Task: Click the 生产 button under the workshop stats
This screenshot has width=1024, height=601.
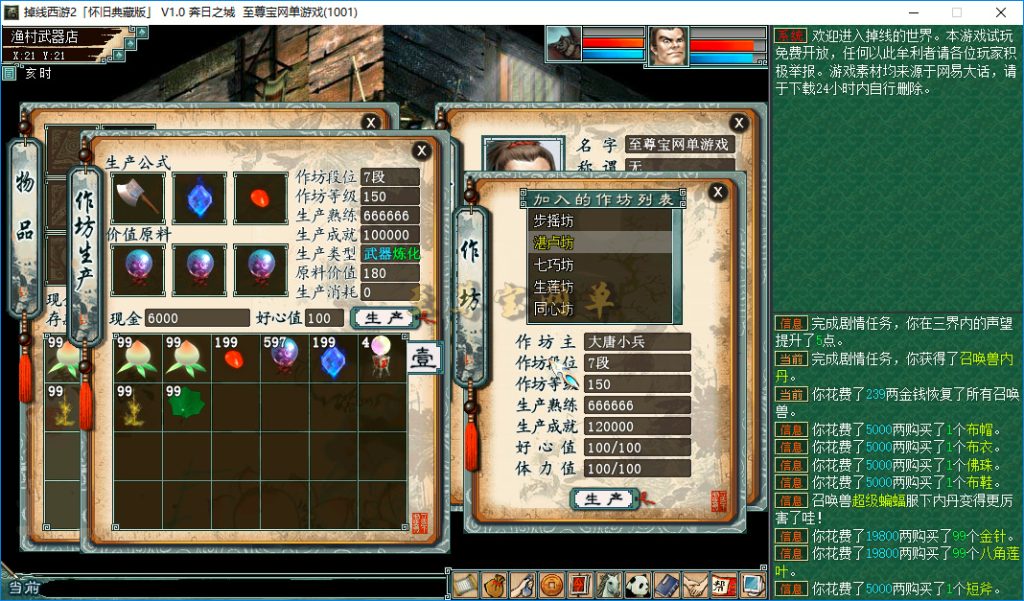Action: point(604,498)
